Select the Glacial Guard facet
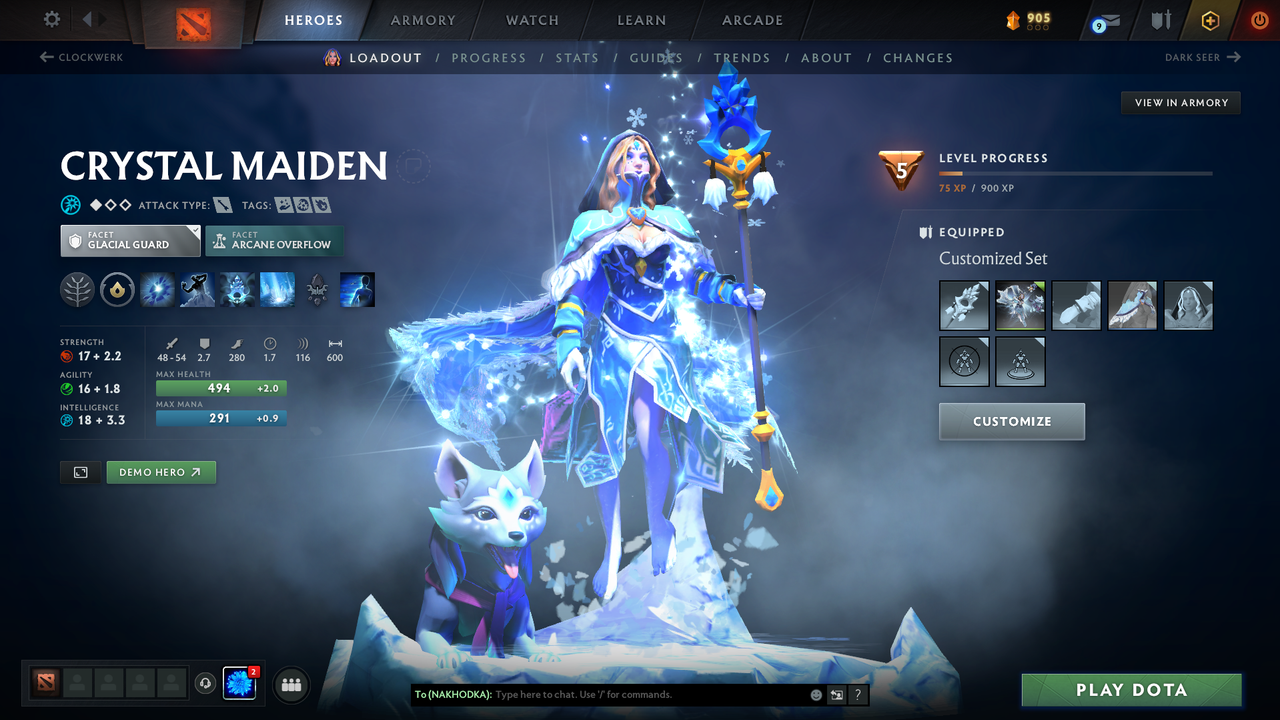 coord(130,240)
